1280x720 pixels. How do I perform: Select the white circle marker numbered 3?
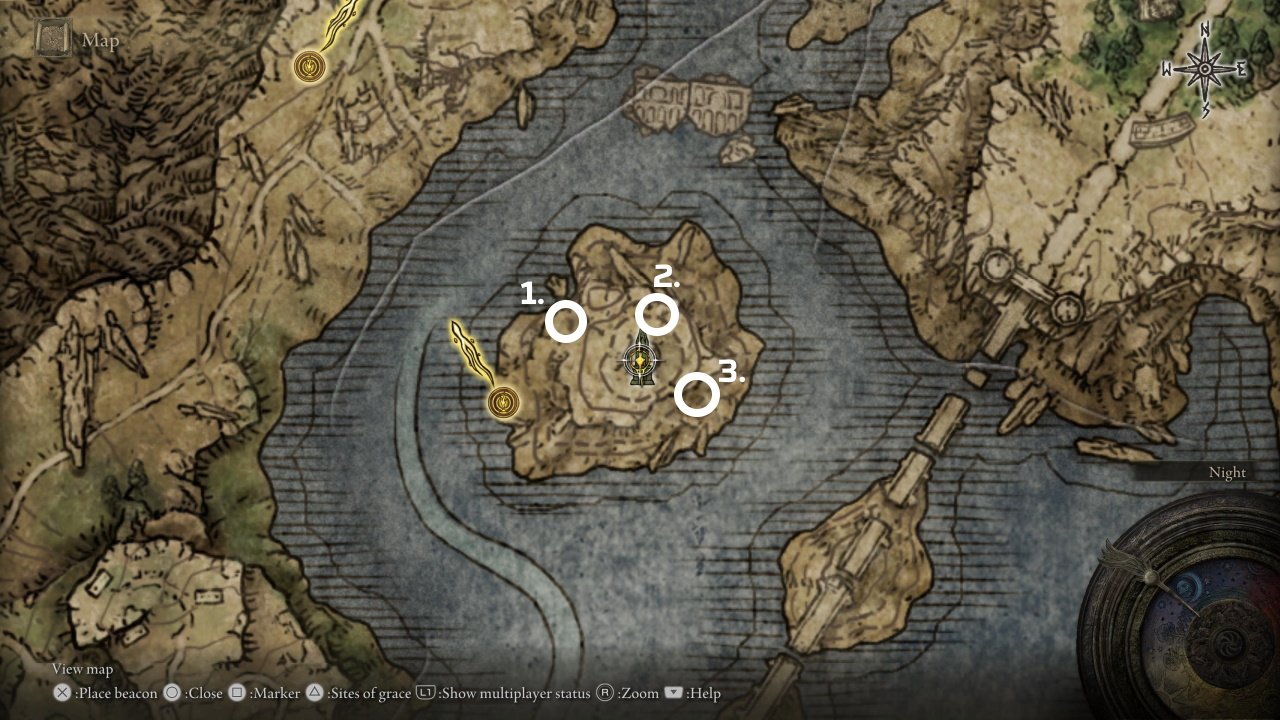[696, 395]
